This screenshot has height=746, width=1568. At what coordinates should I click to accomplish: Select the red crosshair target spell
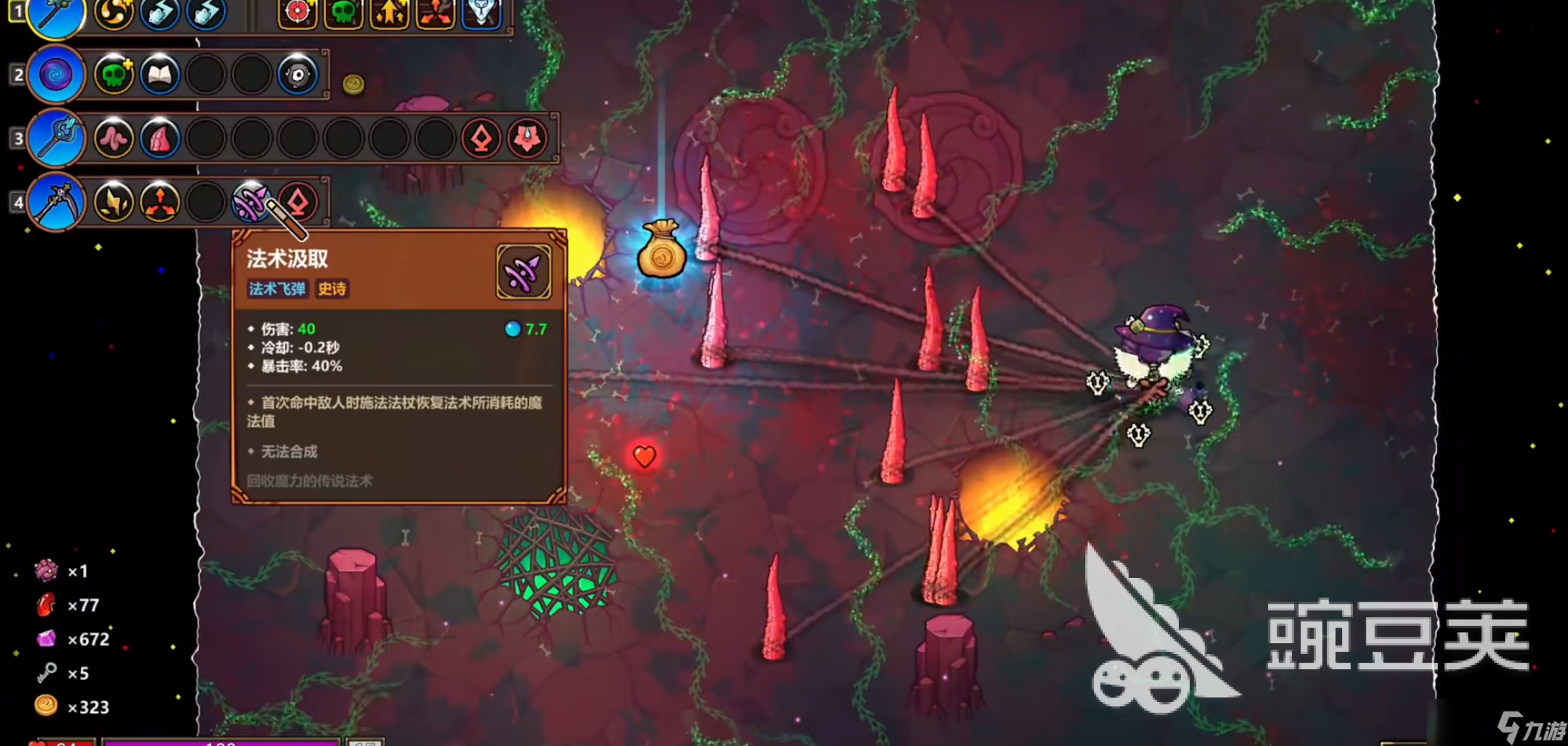click(297, 12)
